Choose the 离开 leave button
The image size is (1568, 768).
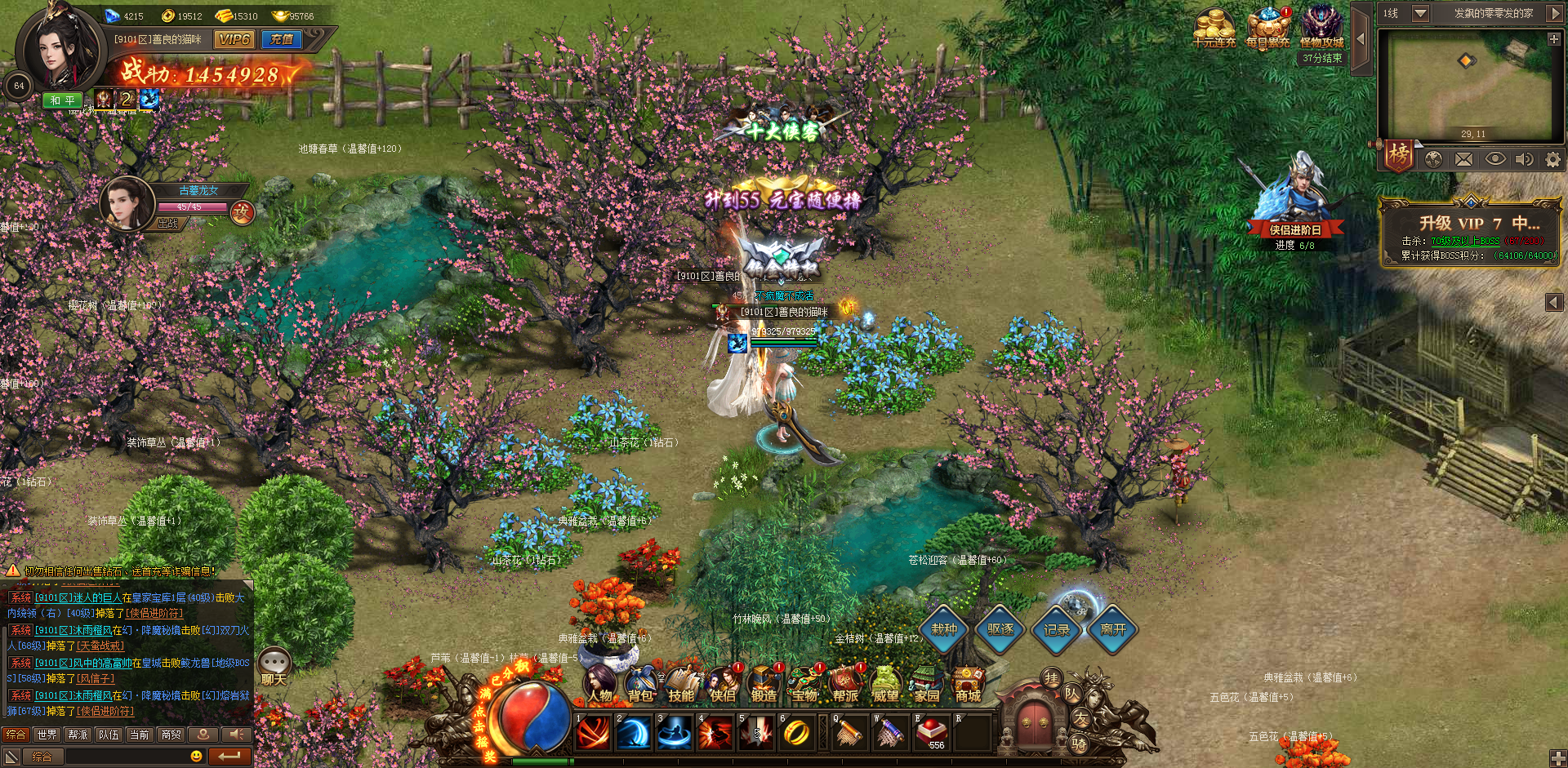pyautogui.click(x=1113, y=629)
